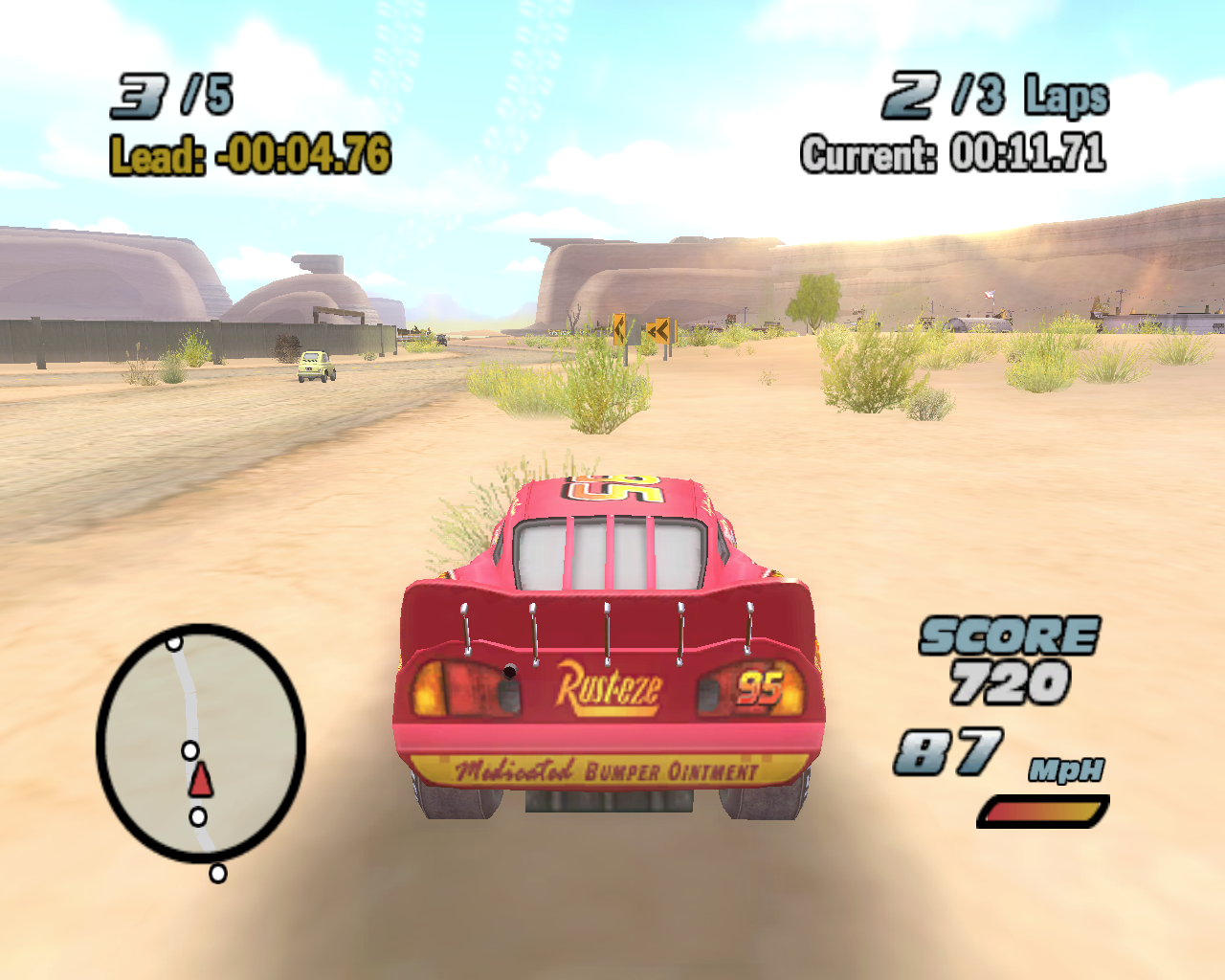The width and height of the screenshot is (1225, 980).
Task: Select the red player arrow on the minimap
Action: click(201, 780)
